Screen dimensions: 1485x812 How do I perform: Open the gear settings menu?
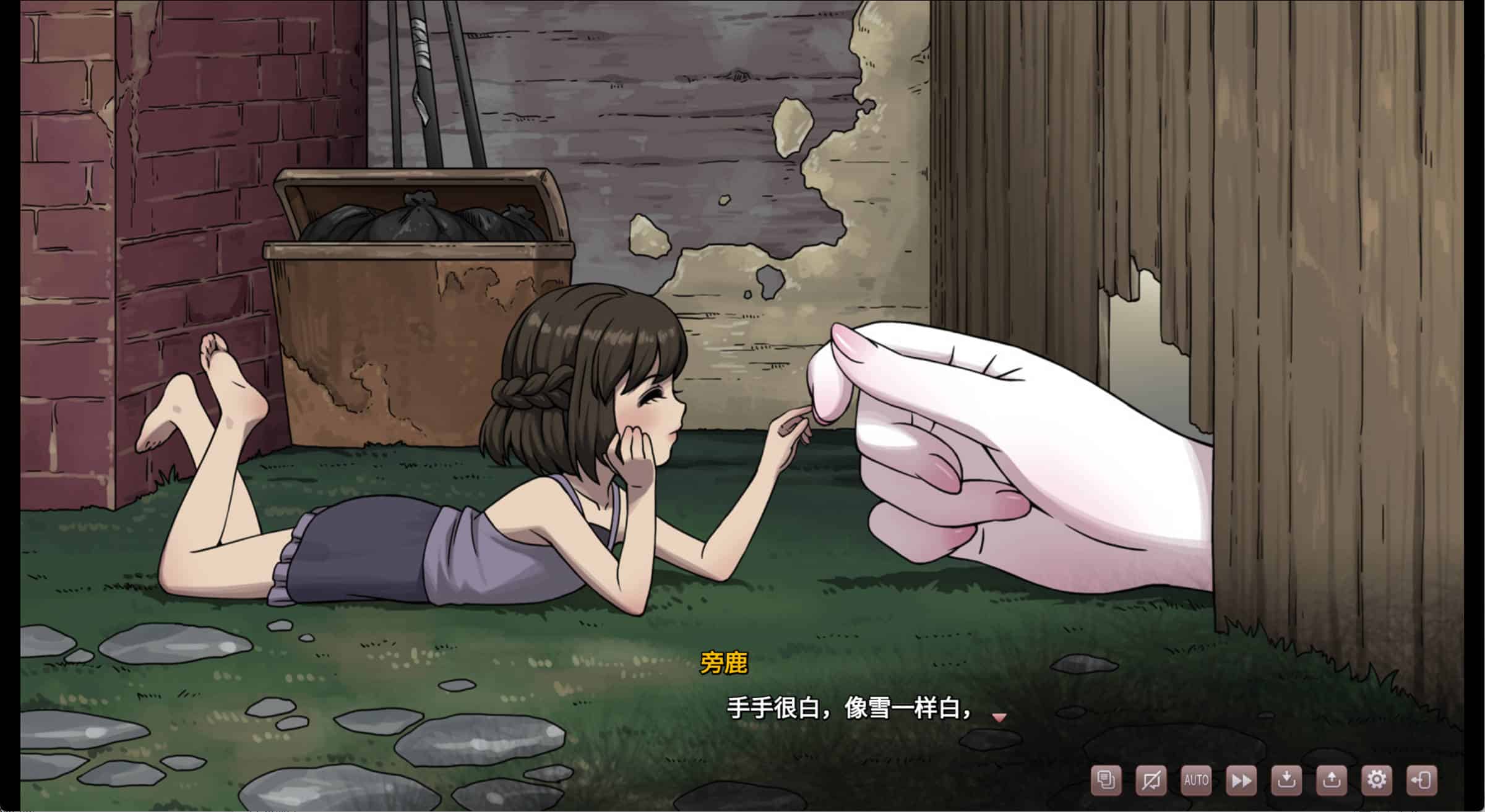(x=1377, y=780)
